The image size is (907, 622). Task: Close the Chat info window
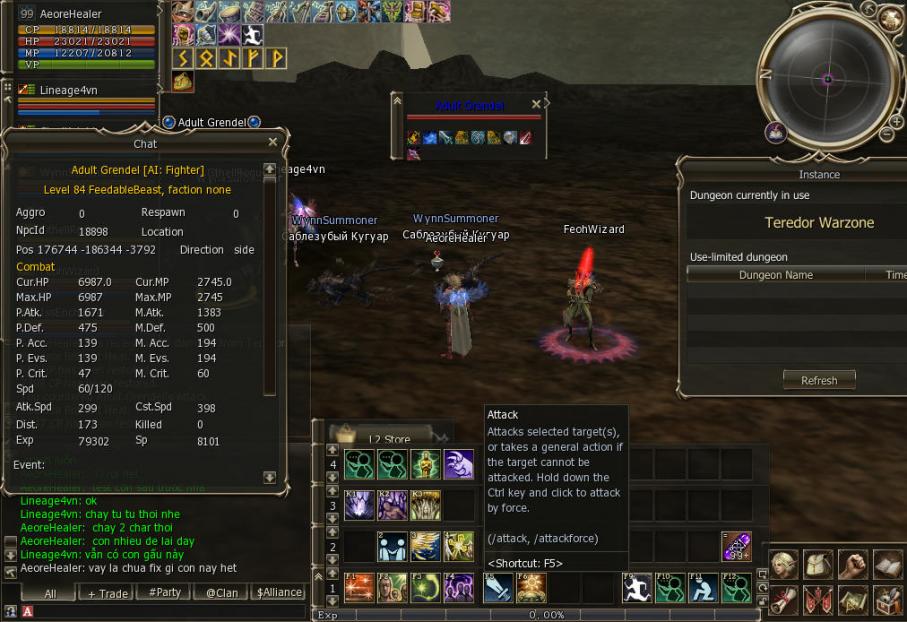pos(272,143)
